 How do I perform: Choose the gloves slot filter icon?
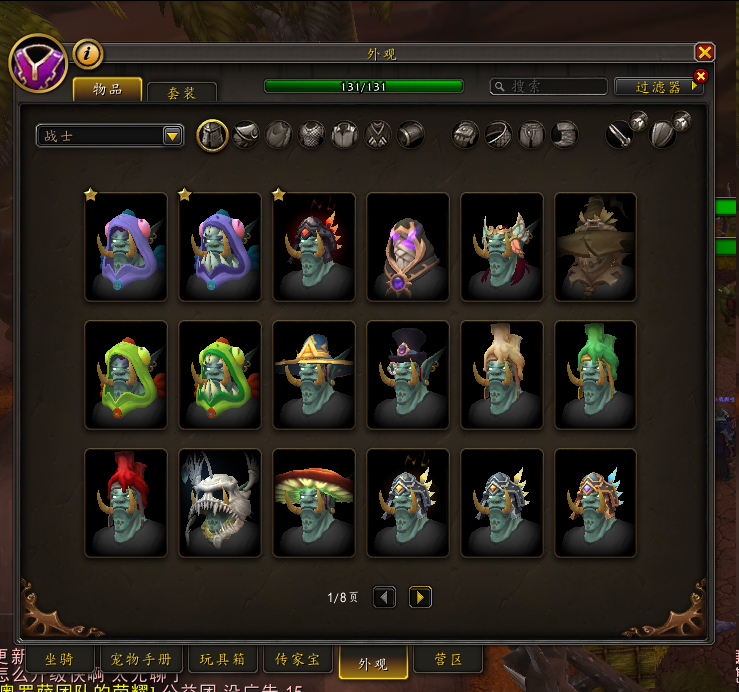pyautogui.click(x=465, y=135)
